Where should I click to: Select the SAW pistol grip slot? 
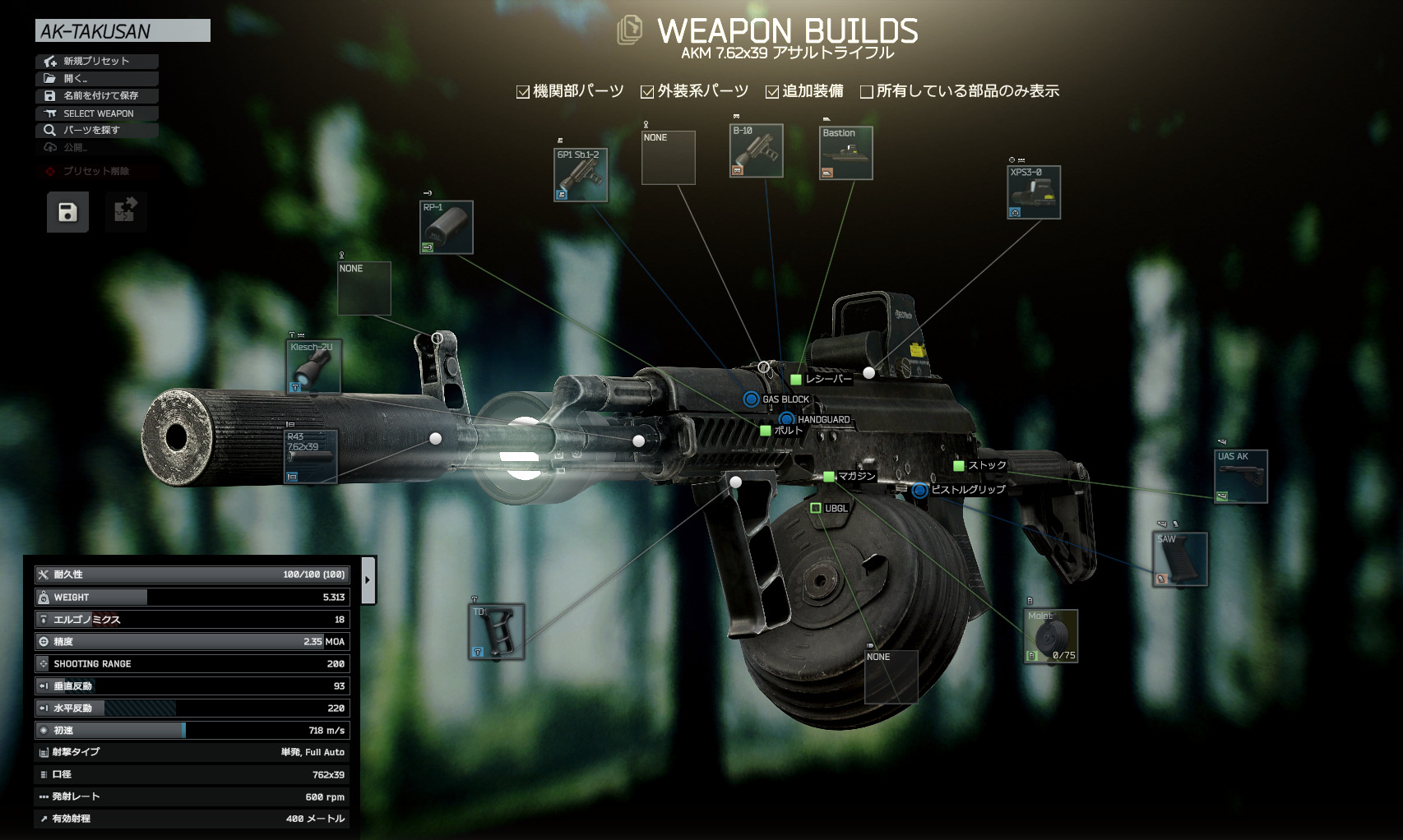(x=1179, y=559)
